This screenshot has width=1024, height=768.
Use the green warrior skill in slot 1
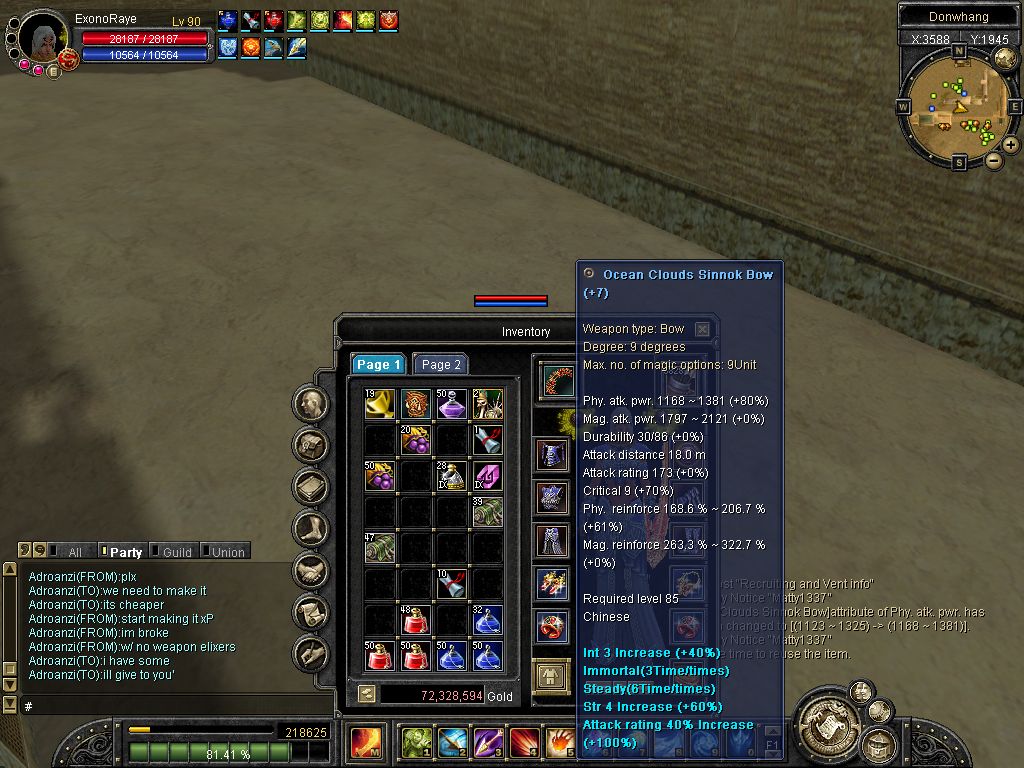pyautogui.click(x=416, y=743)
